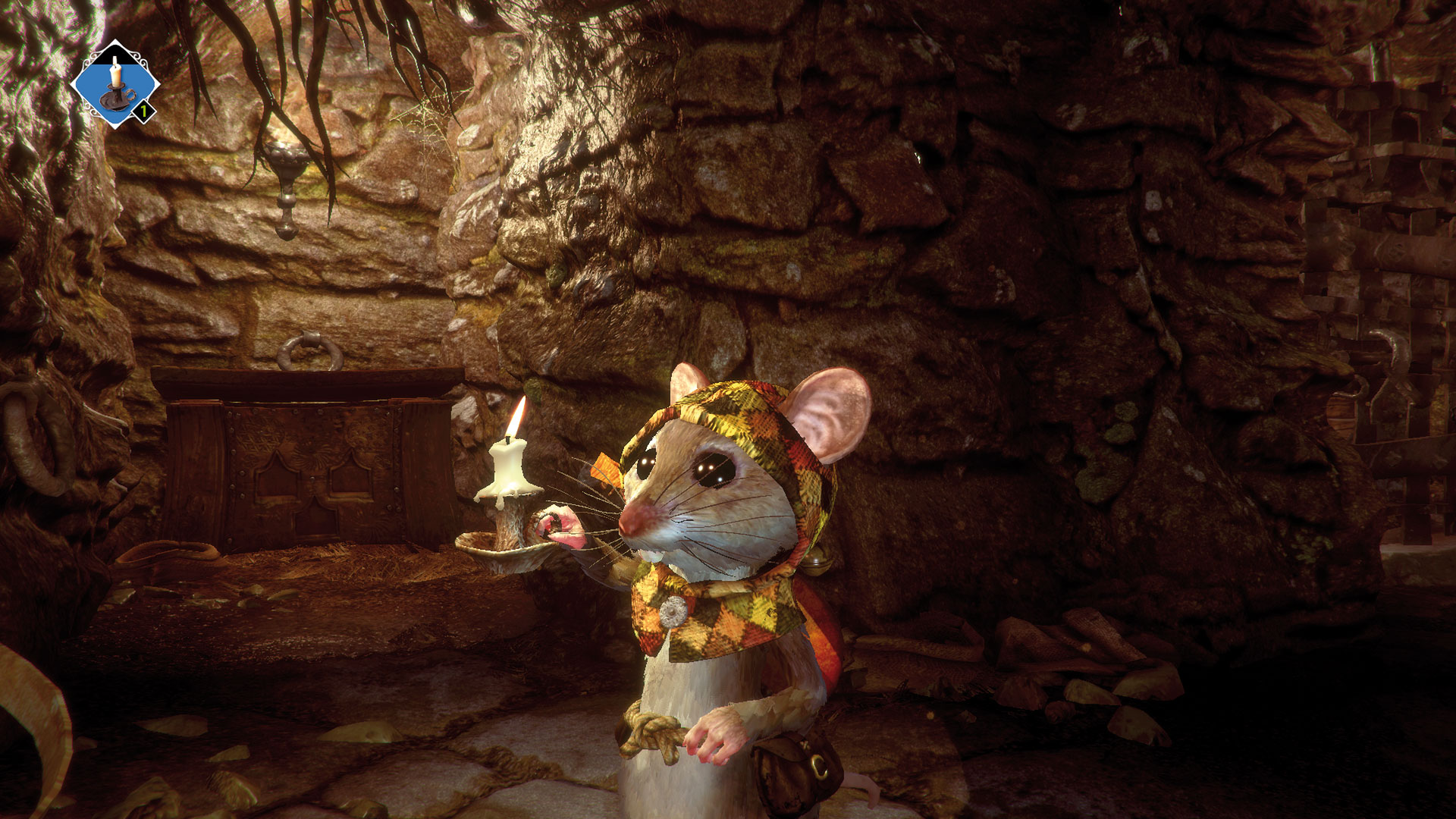Select the candle item icon
The image size is (1456, 819).
(115, 83)
